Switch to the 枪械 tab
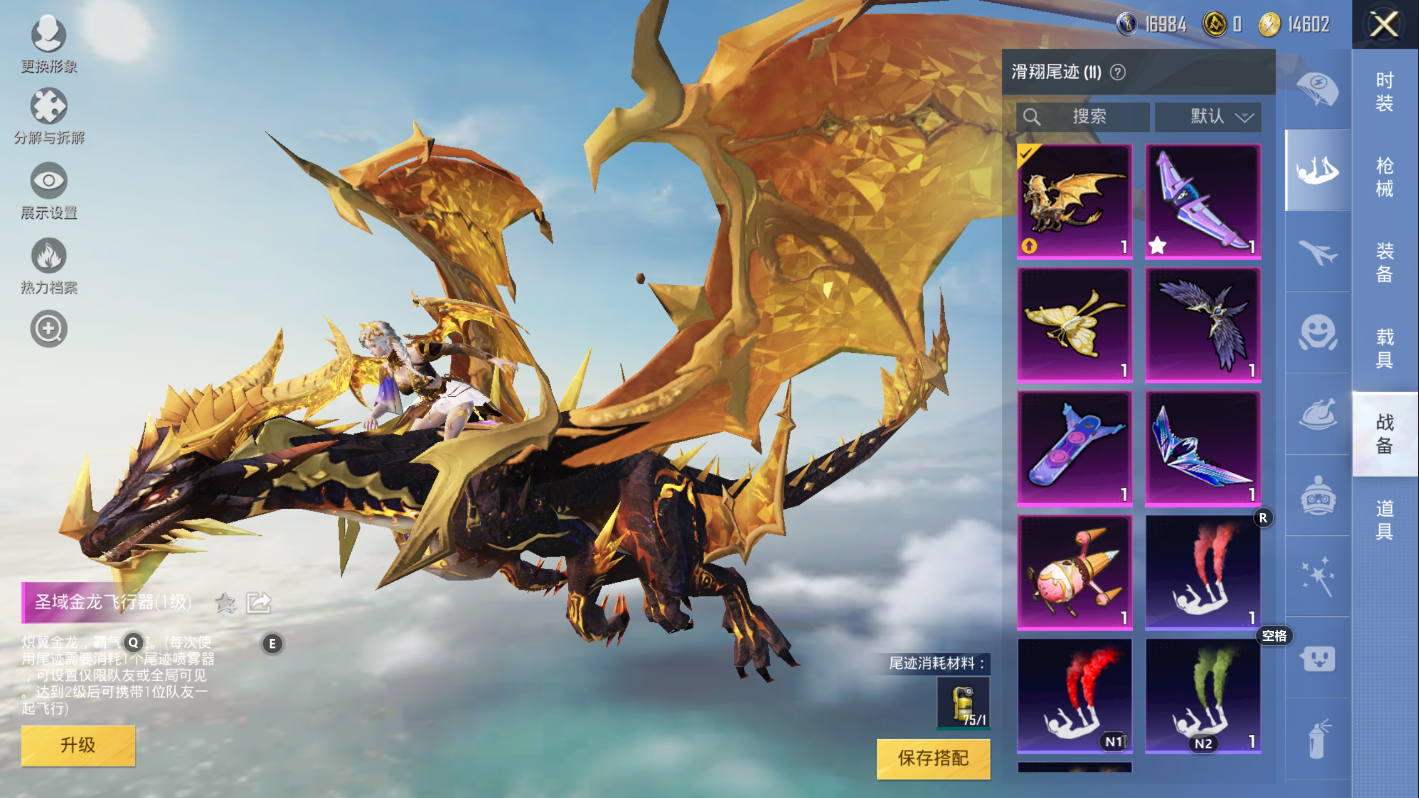The width and height of the screenshot is (1419, 798). pyautogui.click(x=1384, y=177)
